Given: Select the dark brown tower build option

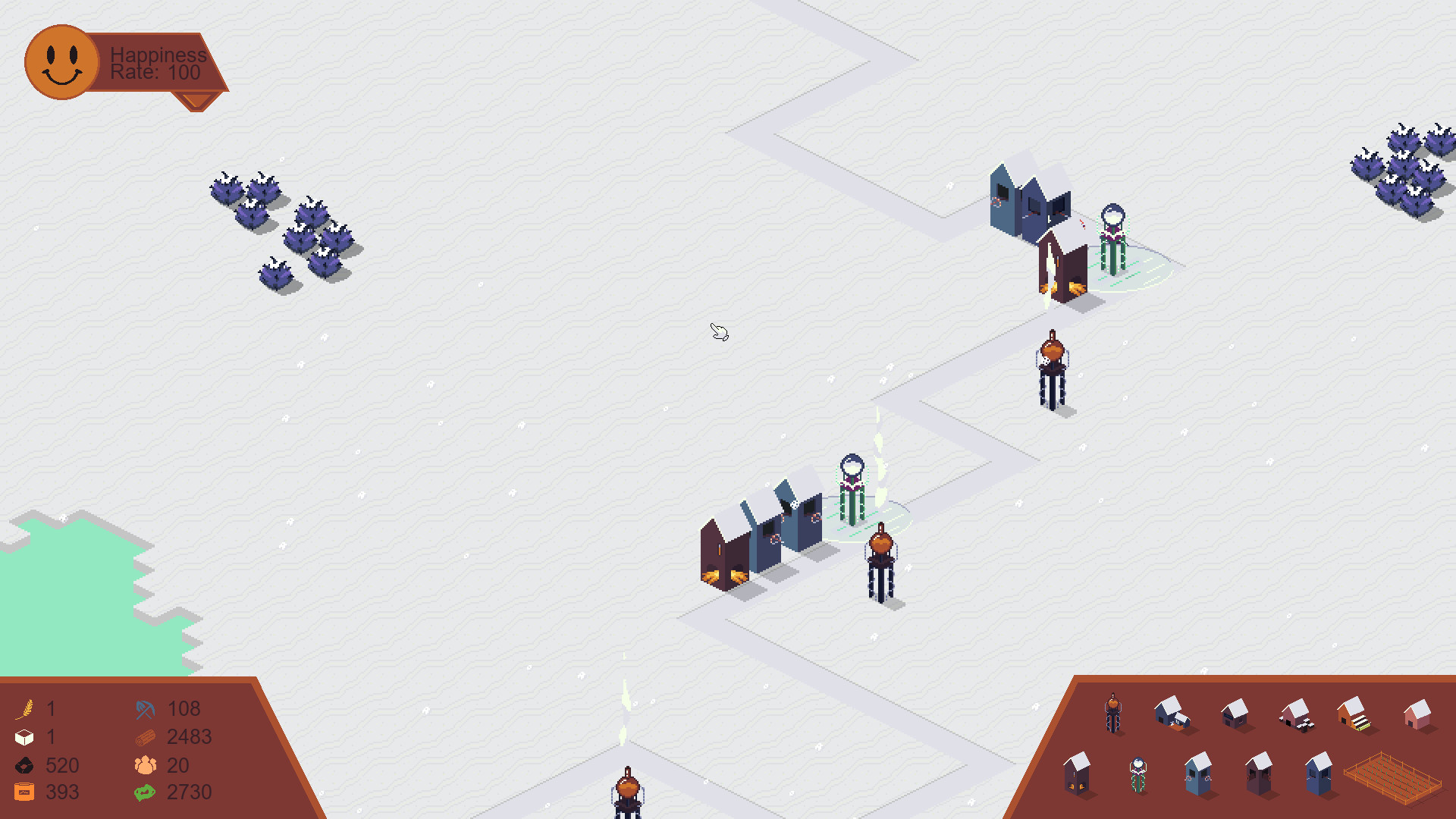Looking at the screenshot, I should [1260, 774].
